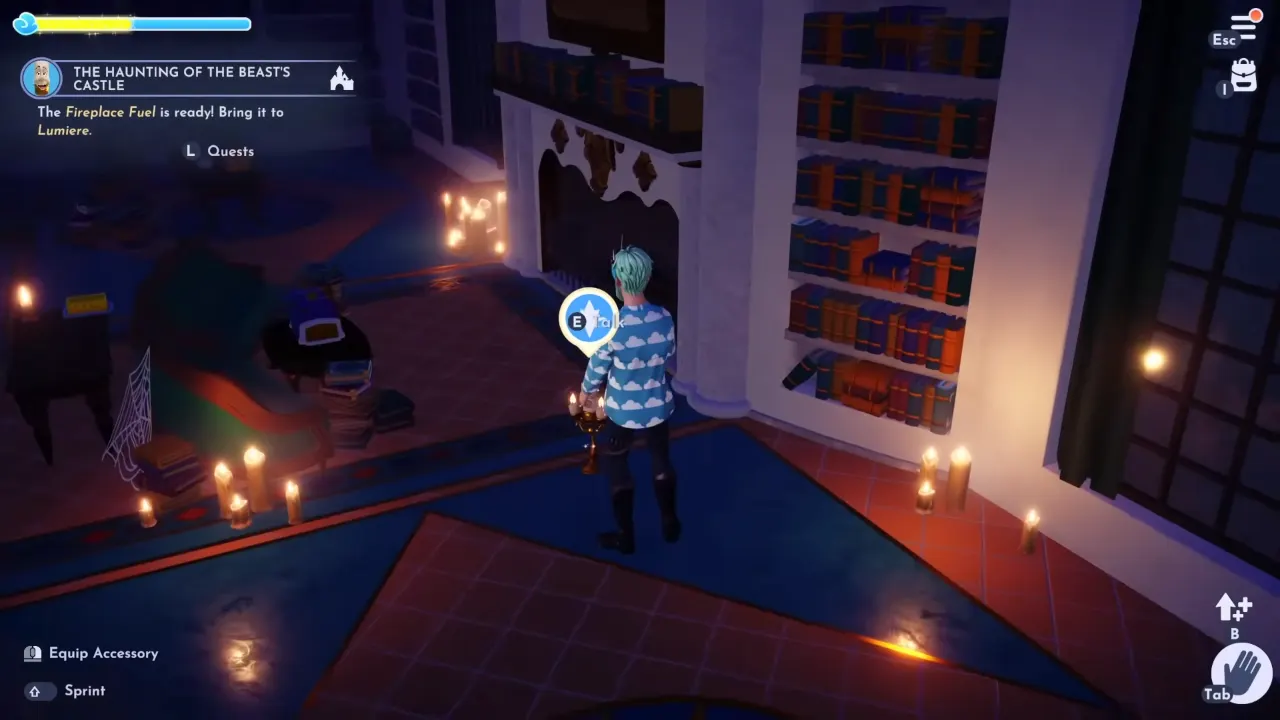Click the Talk bubble over Lumiere
Viewport: 1280px width, 720px height.
pyautogui.click(x=590, y=319)
